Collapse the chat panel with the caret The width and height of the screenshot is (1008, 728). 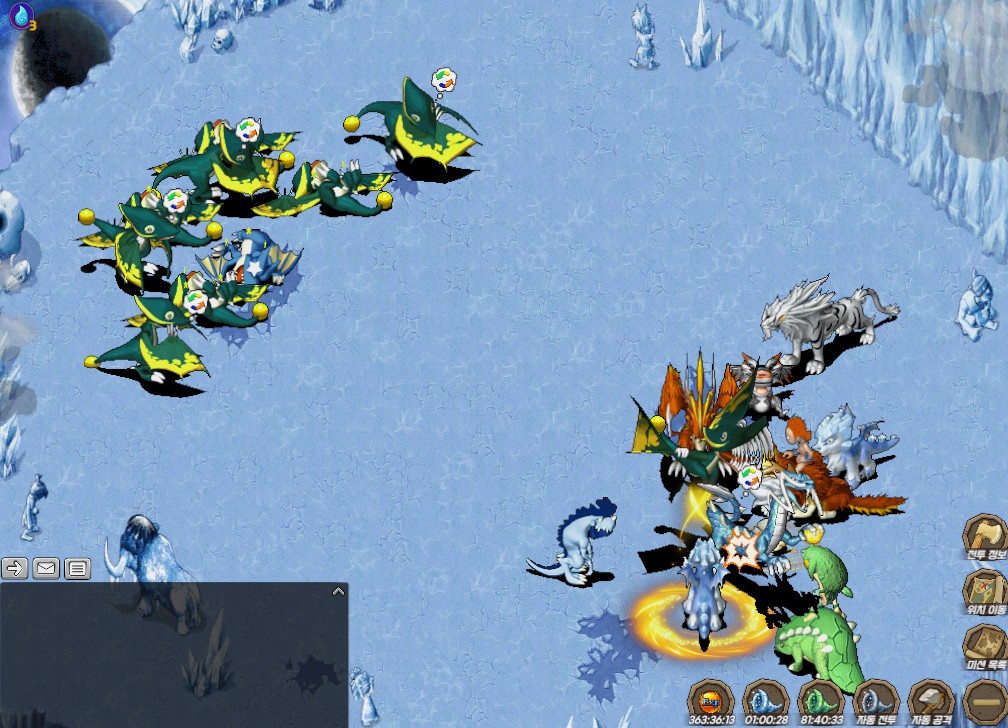[338, 592]
